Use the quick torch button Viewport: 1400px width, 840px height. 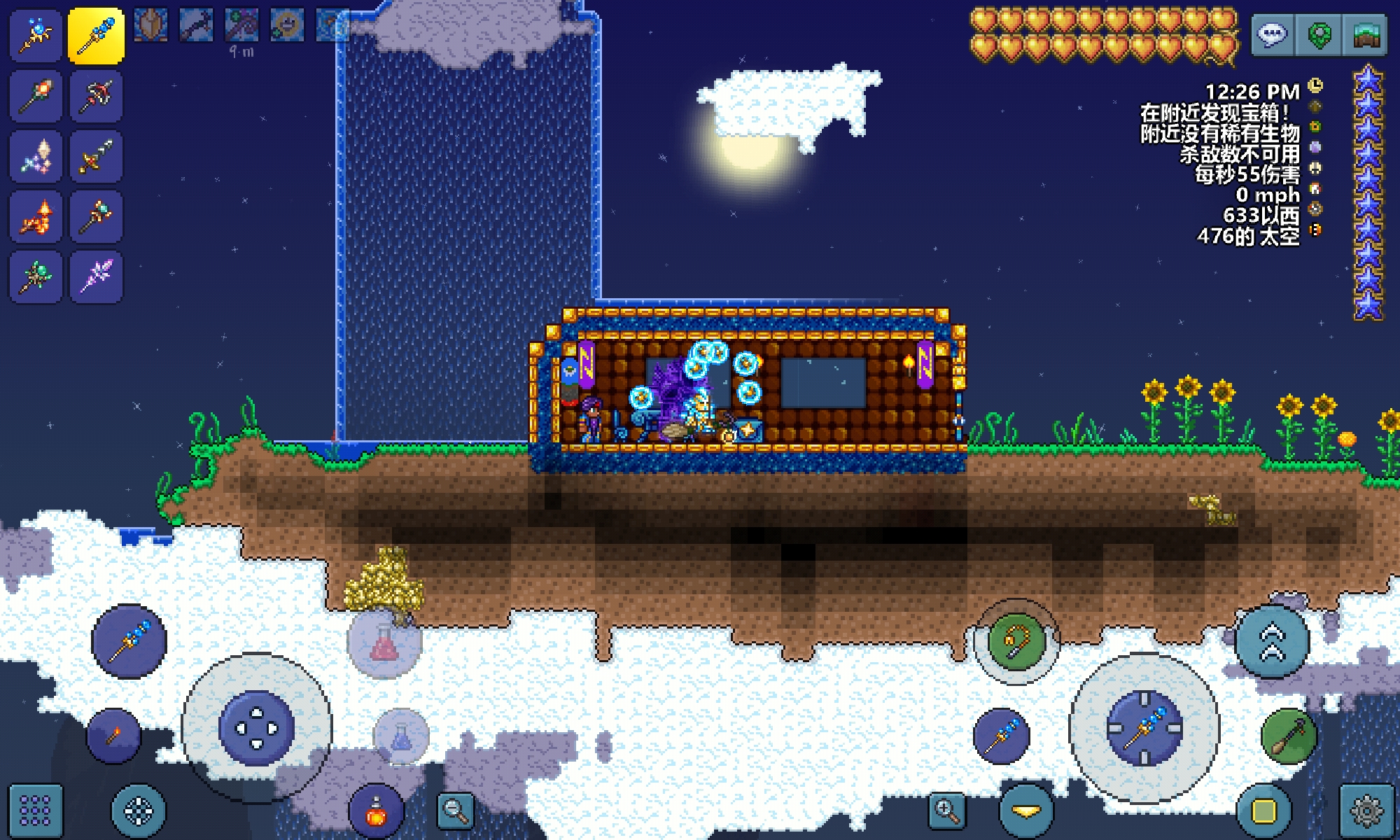click(x=113, y=735)
